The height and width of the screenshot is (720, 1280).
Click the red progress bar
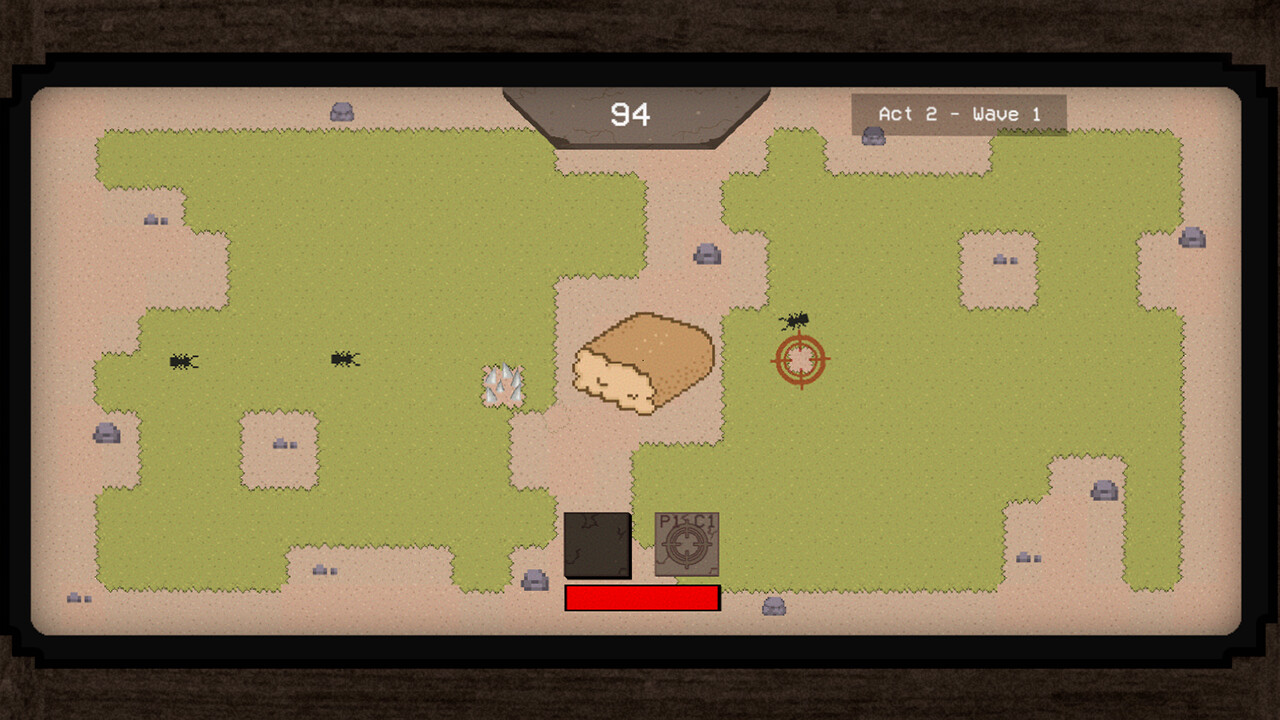tap(642, 597)
